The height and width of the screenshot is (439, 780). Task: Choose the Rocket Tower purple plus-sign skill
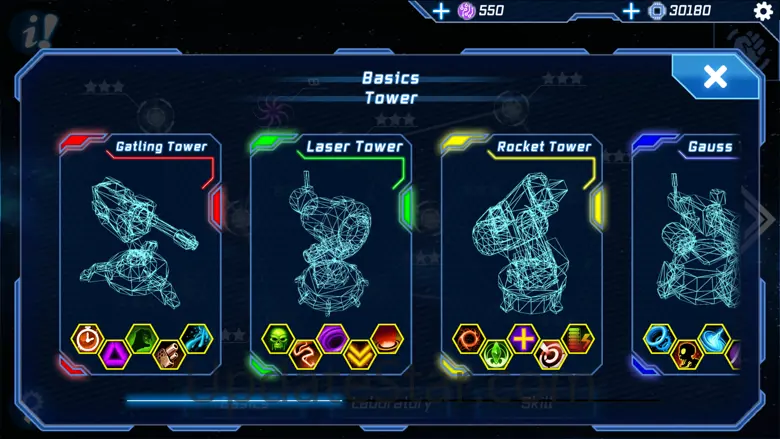[x=523, y=338]
